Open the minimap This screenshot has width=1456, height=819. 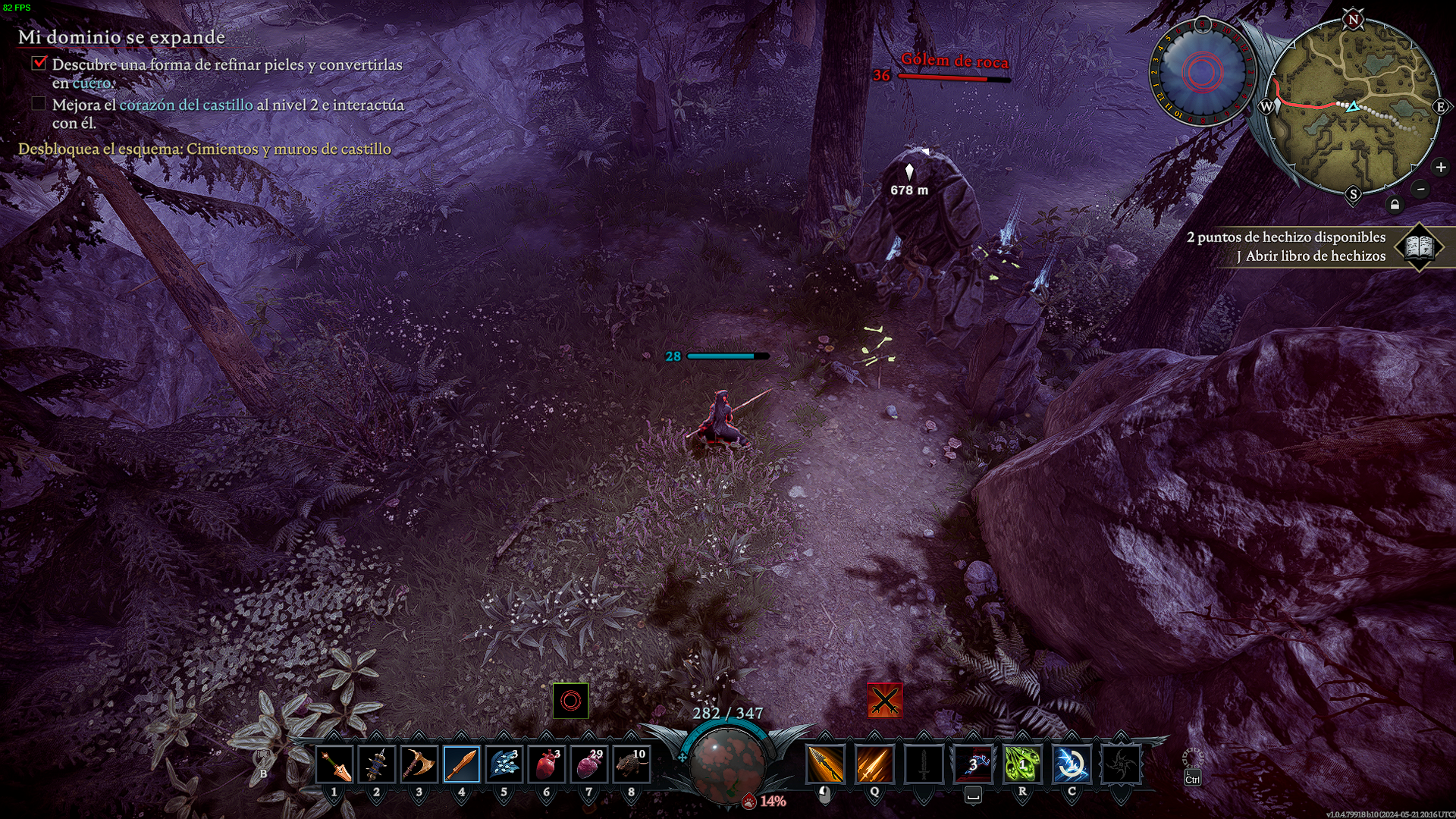pyautogui.click(x=1354, y=106)
